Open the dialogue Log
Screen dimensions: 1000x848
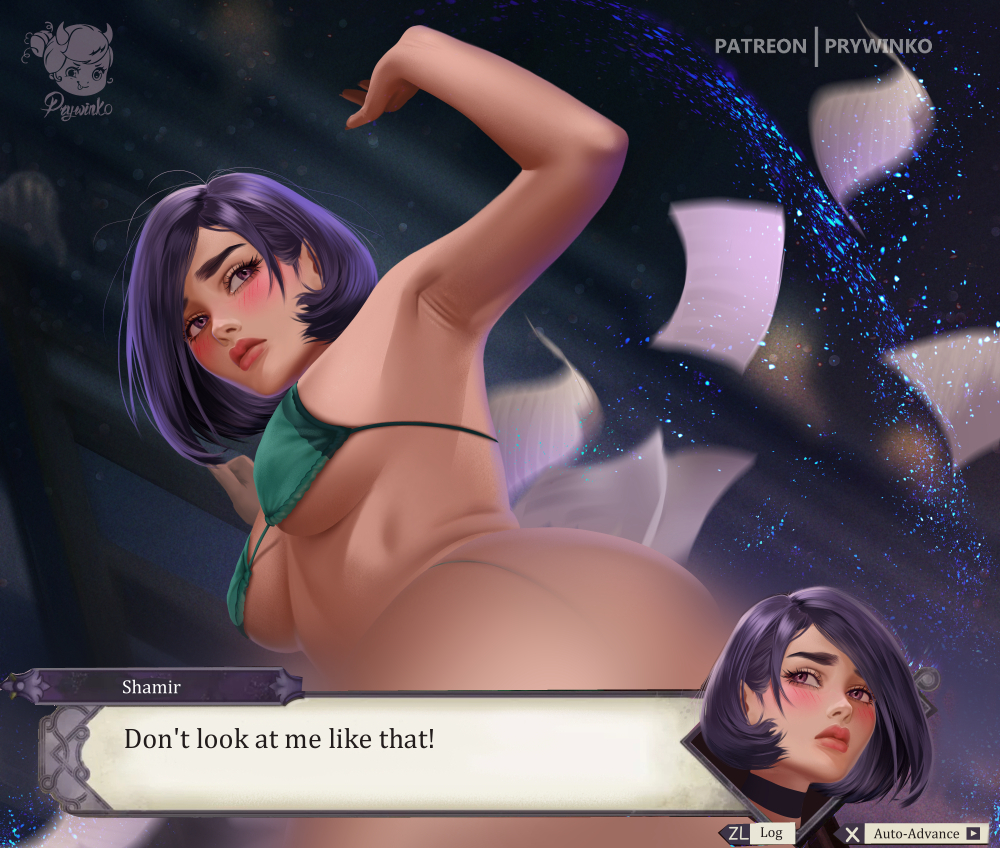[769, 833]
